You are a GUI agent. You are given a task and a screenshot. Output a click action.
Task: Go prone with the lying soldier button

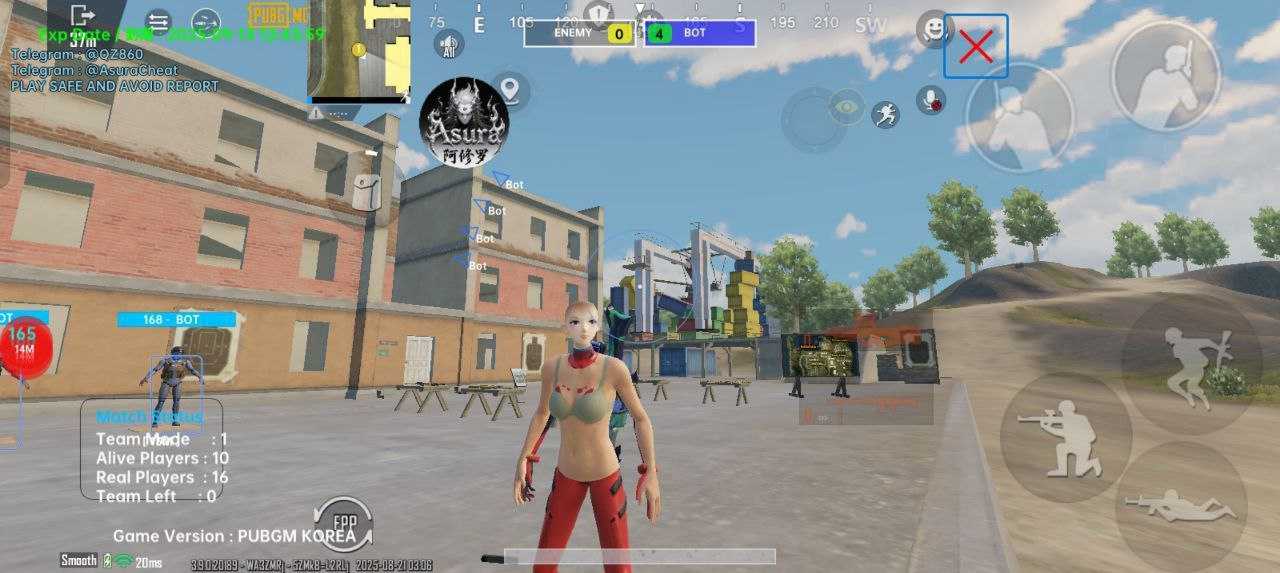click(x=1180, y=506)
